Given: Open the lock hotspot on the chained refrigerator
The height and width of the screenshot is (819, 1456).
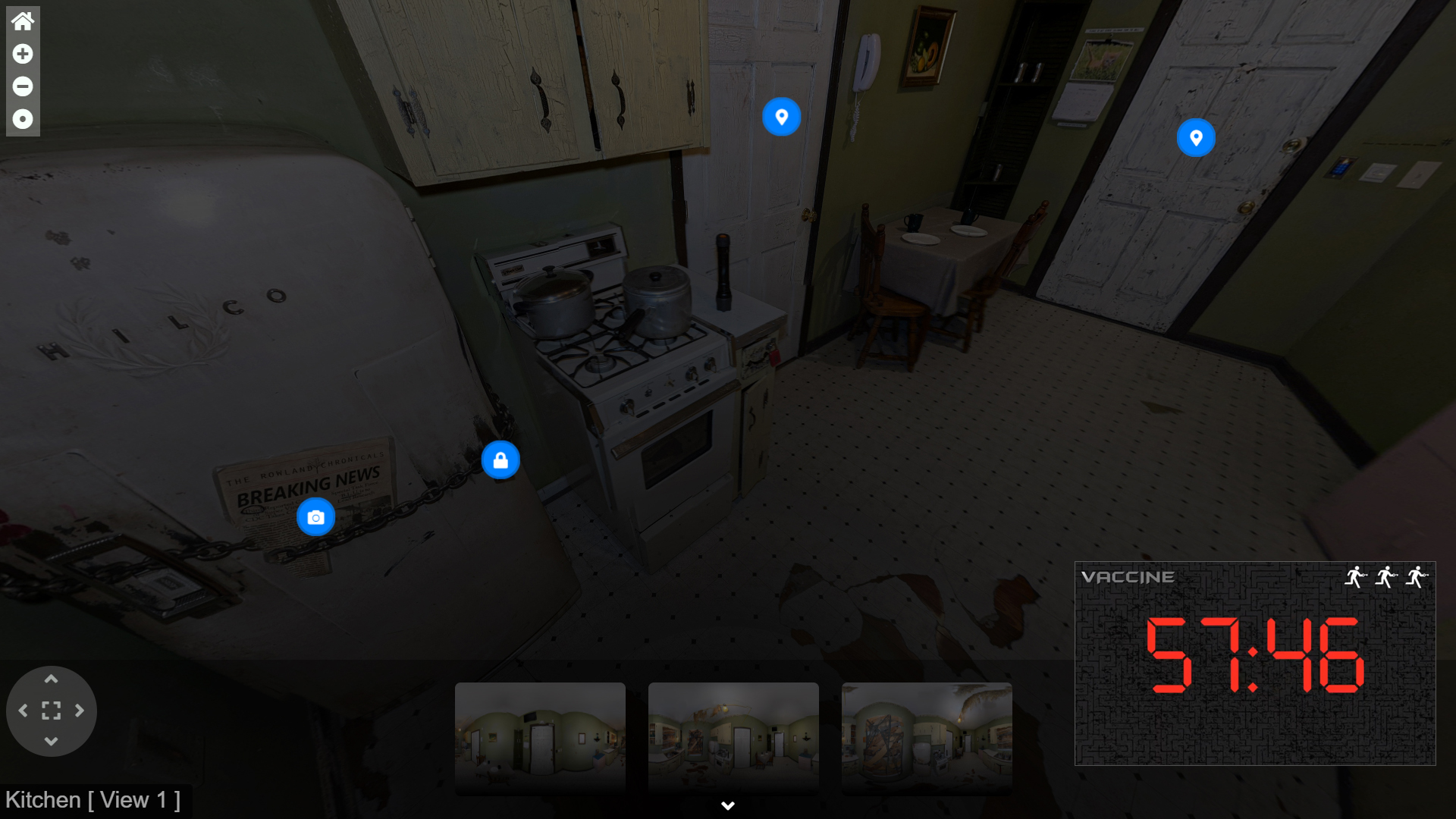Looking at the screenshot, I should point(500,459).
